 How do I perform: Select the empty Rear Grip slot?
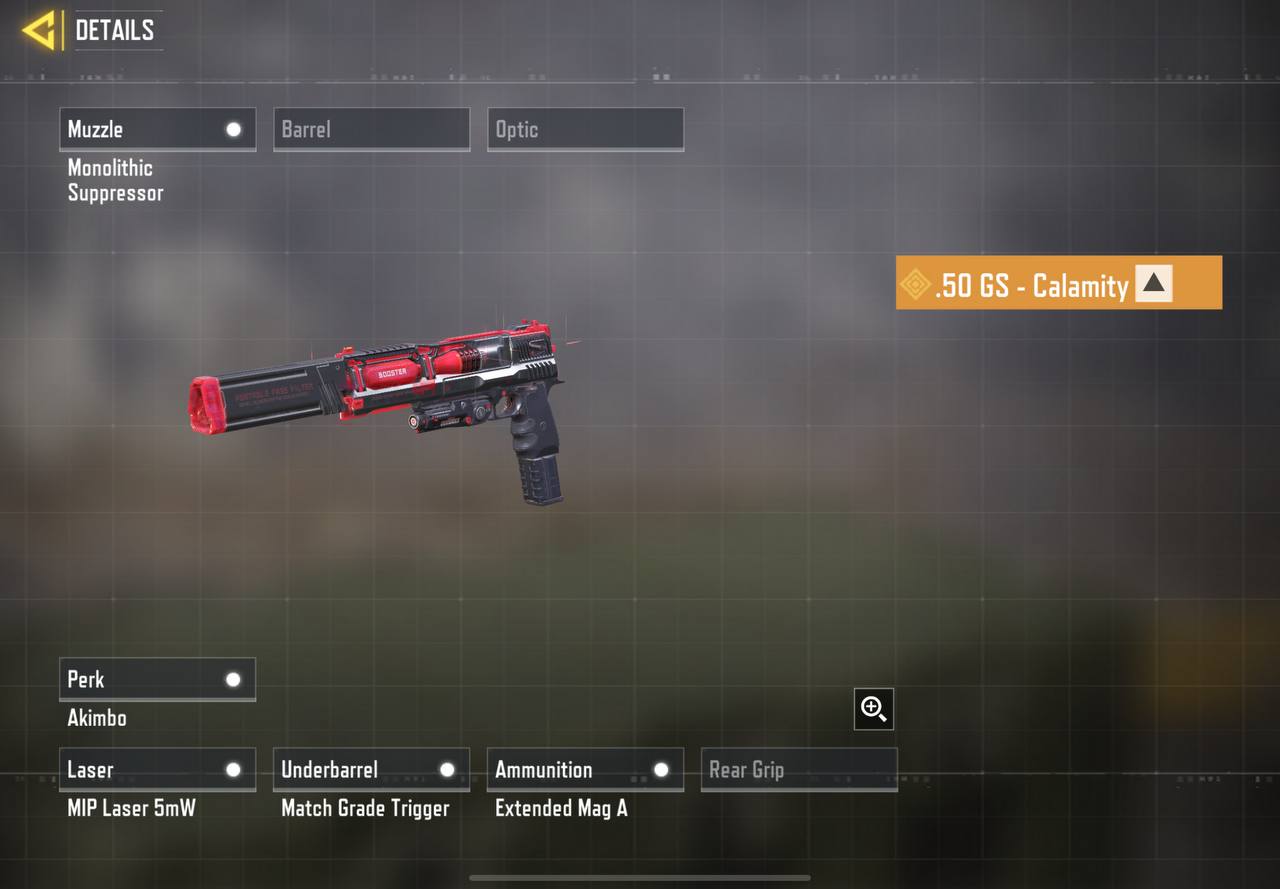pyautogui.click(x=799, y=769)
